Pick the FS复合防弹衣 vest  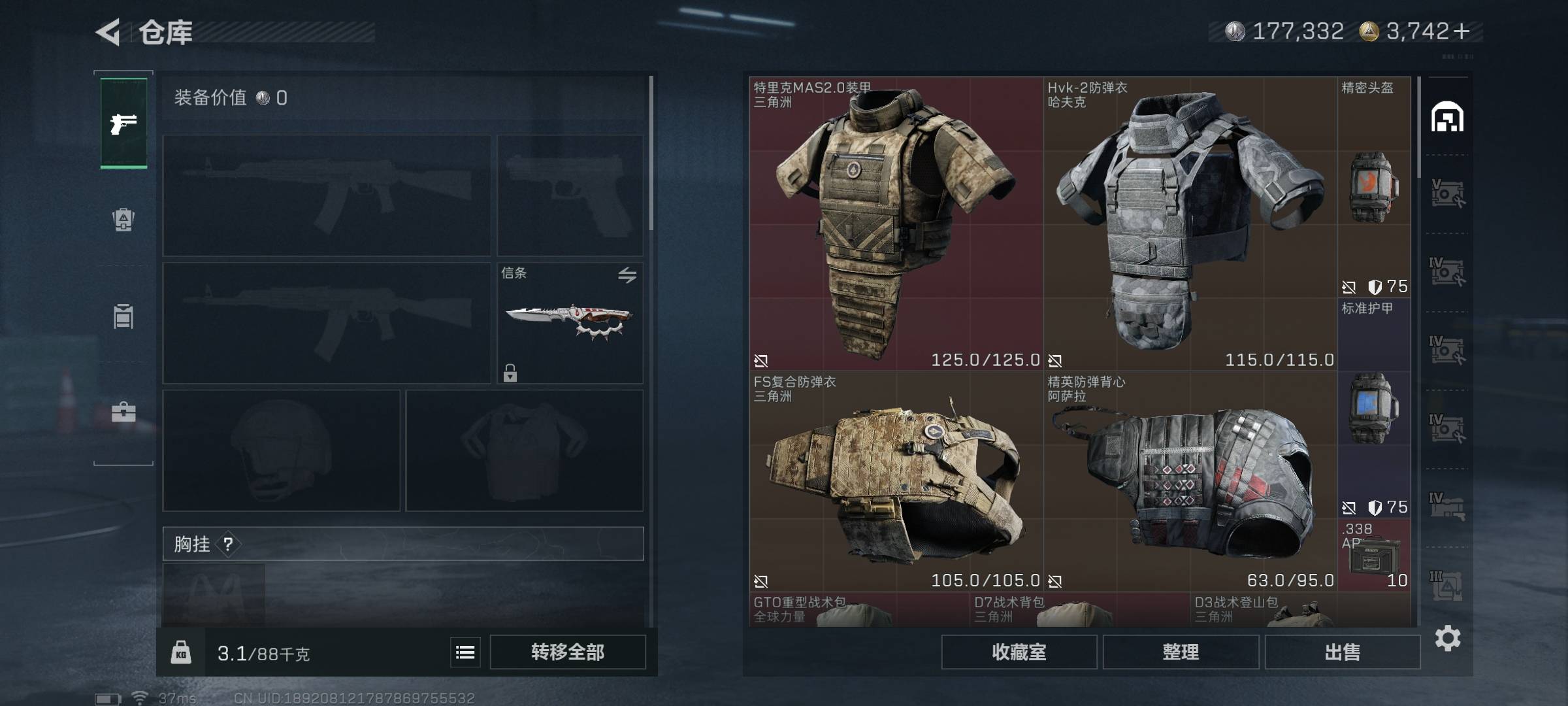[895, 481]
